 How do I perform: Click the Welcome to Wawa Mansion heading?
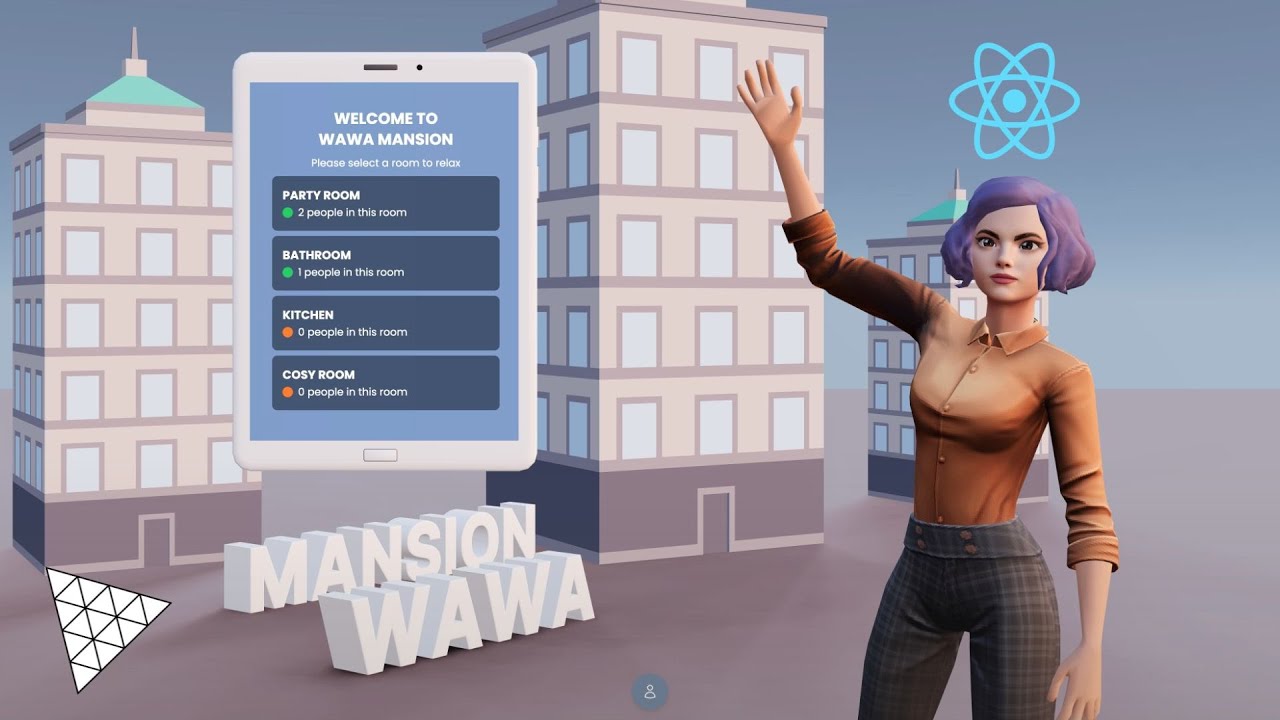[386, 128]
